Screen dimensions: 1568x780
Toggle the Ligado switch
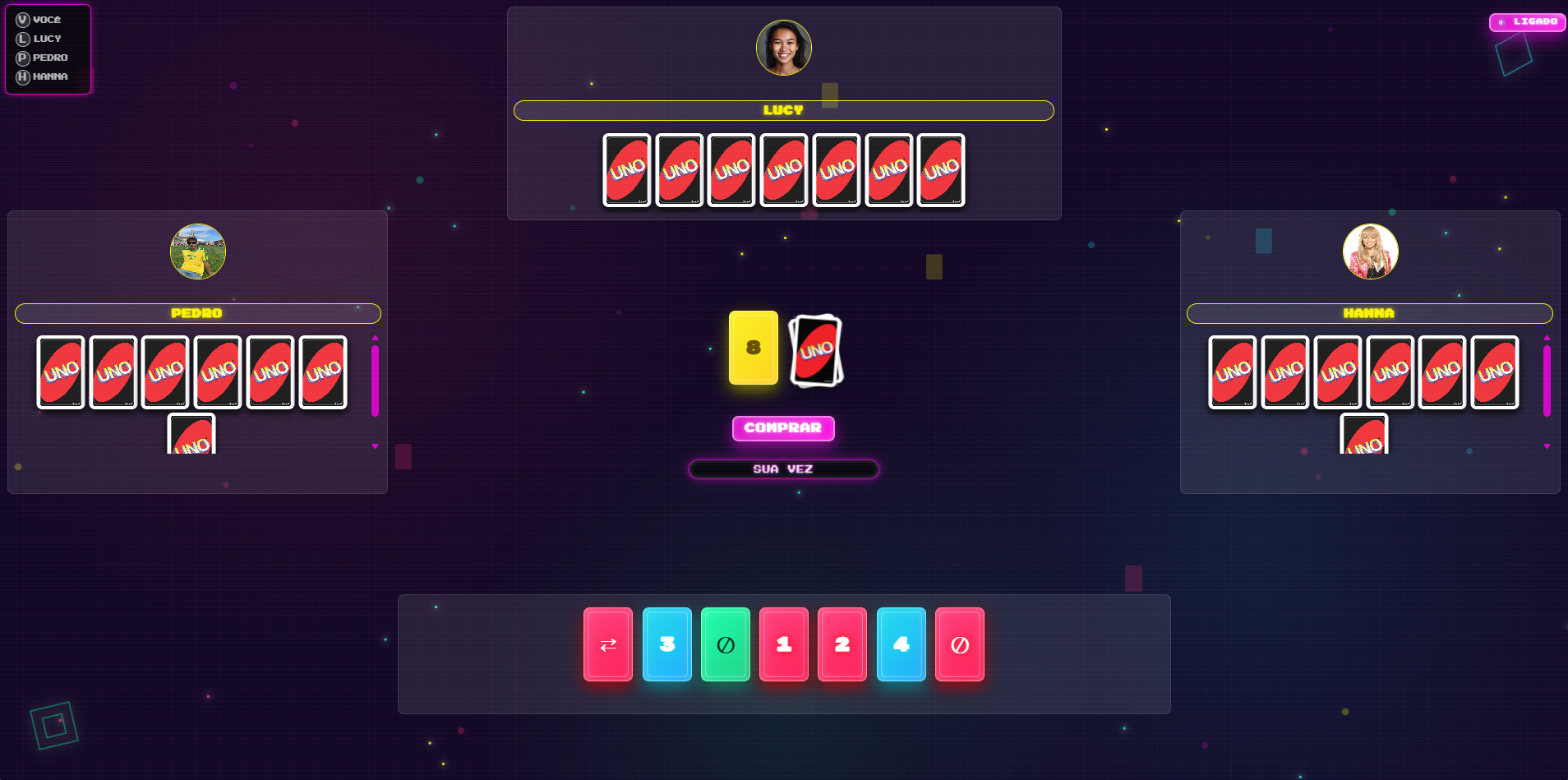tap(1527, 22)
